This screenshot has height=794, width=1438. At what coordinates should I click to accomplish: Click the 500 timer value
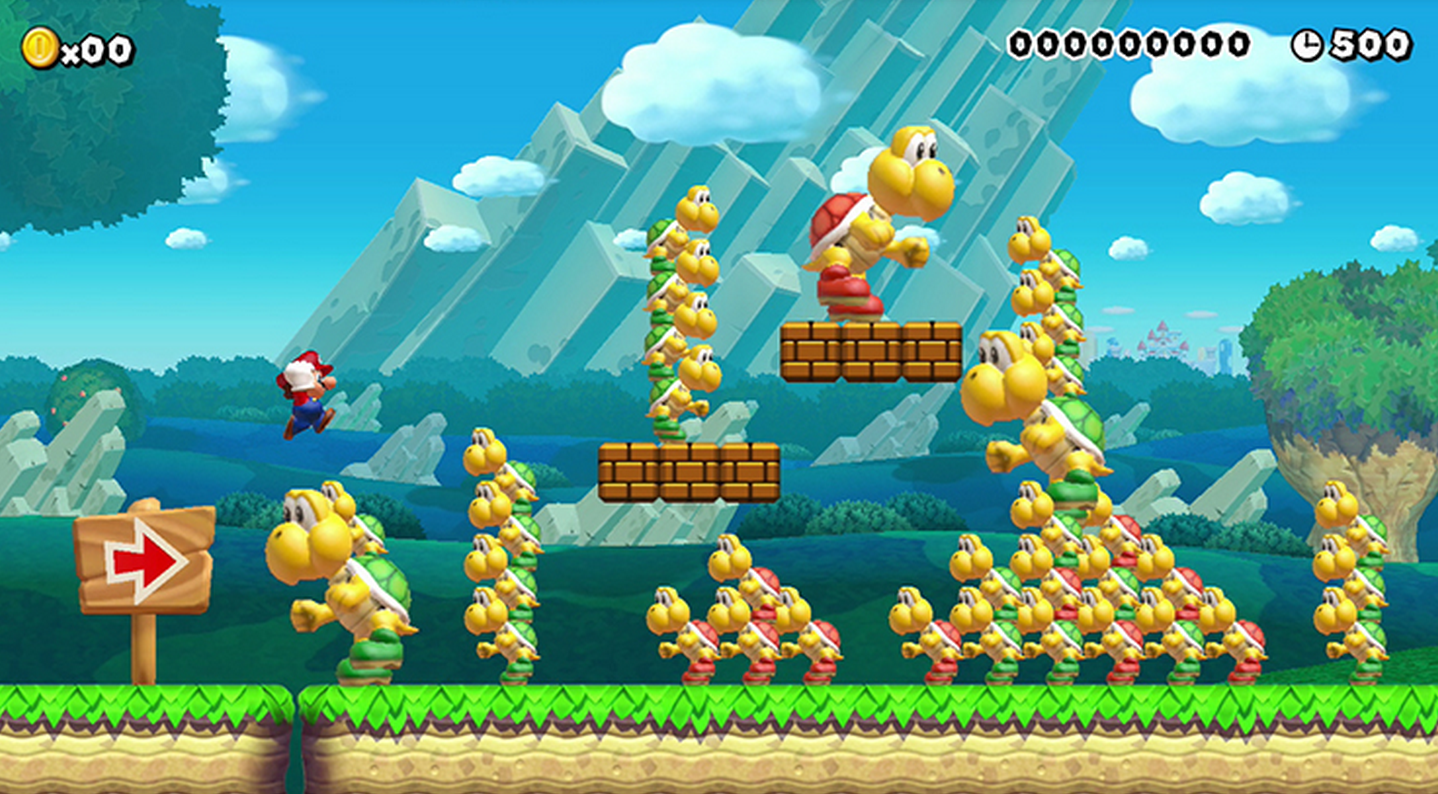pyautogui.click(x=1372, y=43)
